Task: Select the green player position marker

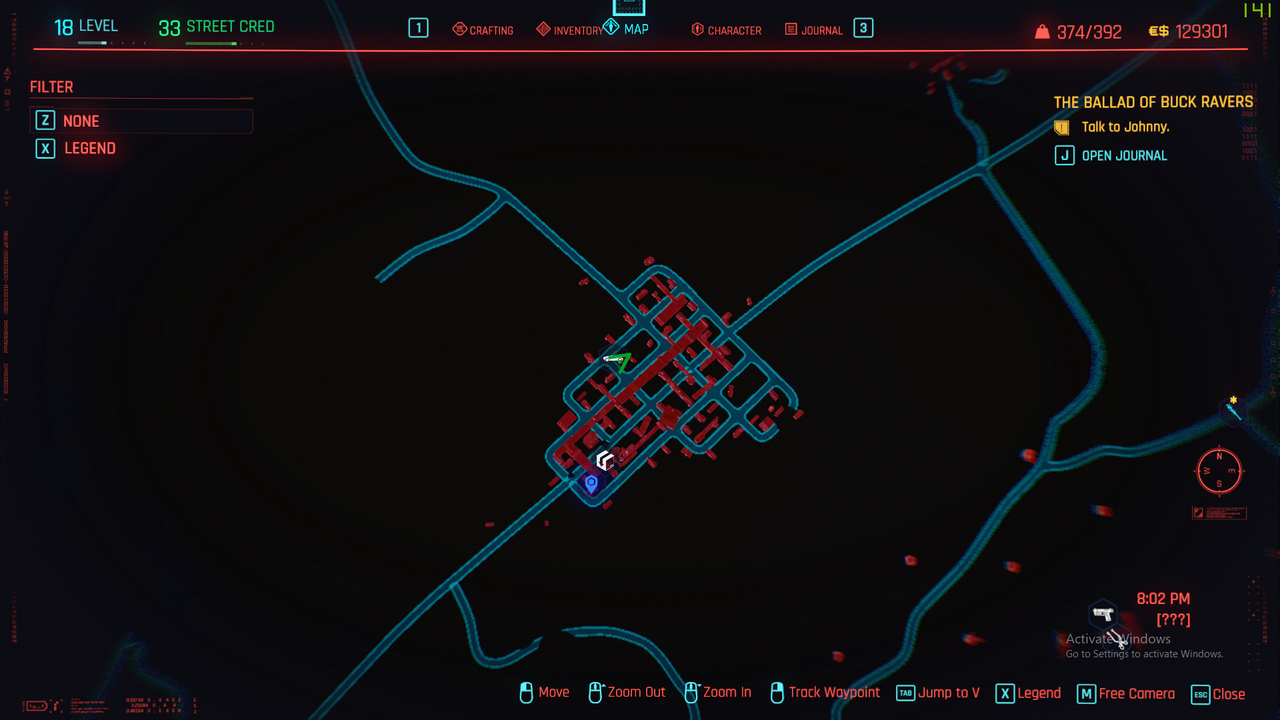Action: point(619,360)
